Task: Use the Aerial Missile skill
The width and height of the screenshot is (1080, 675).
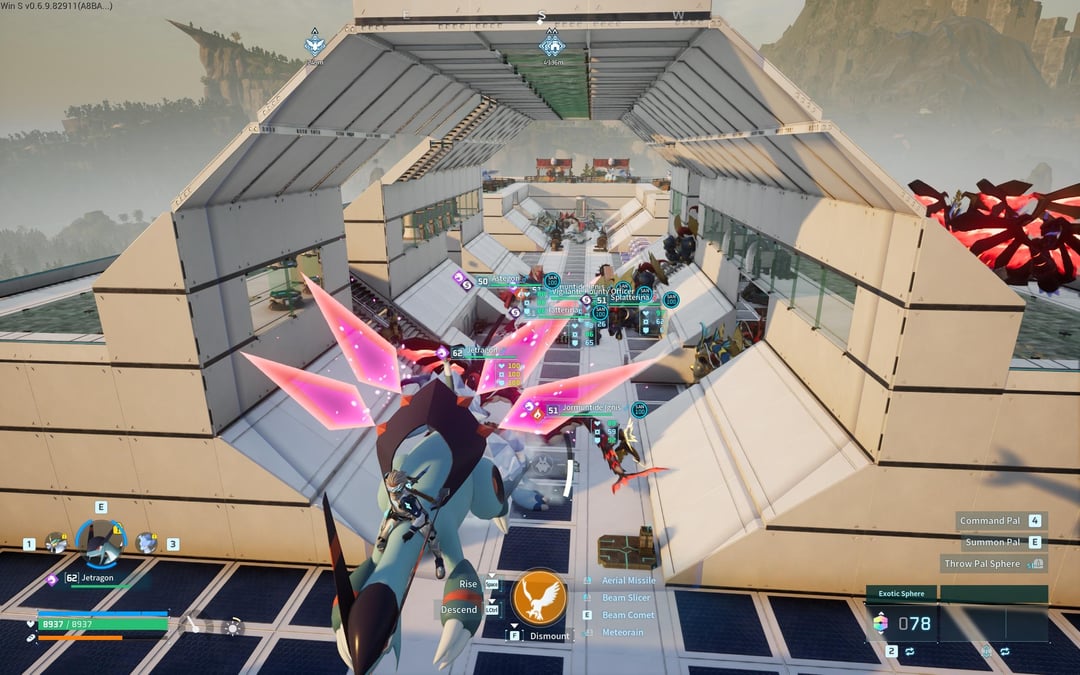Action: [x=628, y=580]
